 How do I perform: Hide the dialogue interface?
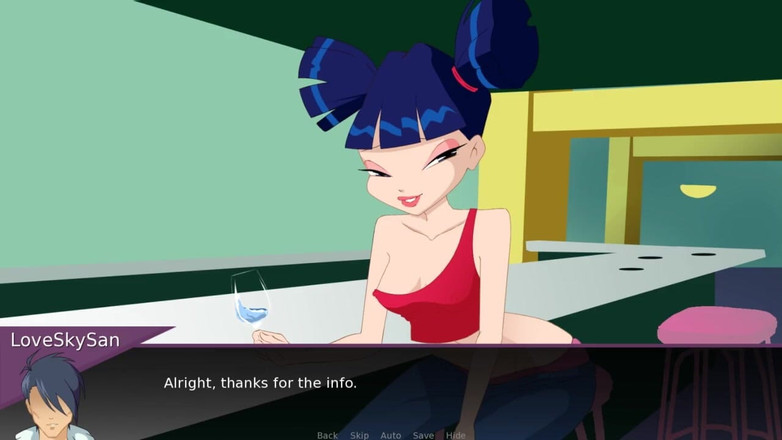(455, 435)
